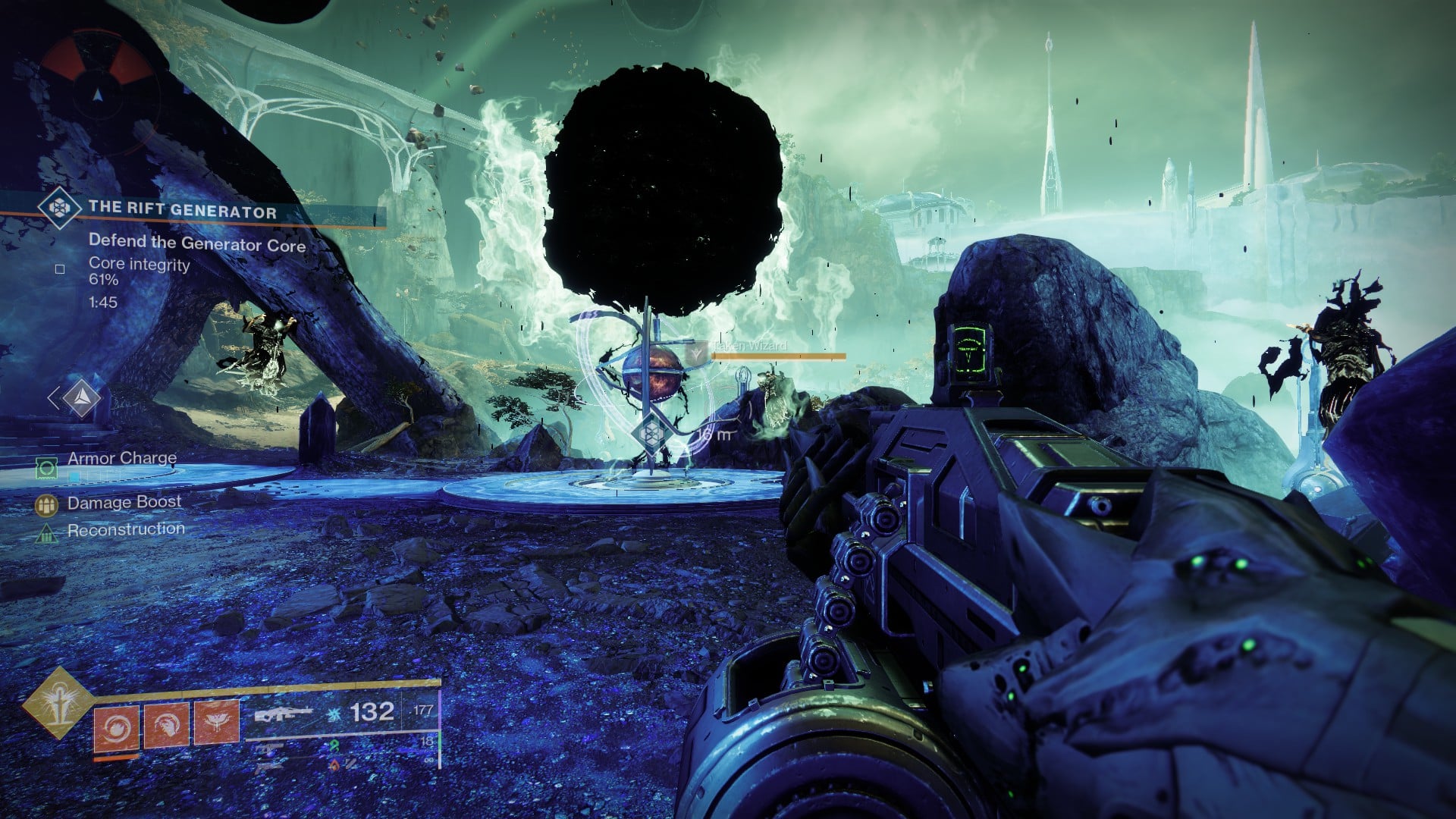Image resolution: width=1456 pixels, height=819 pixels.
Task: Trigger the melee fist ability icon
Action: 166,725
